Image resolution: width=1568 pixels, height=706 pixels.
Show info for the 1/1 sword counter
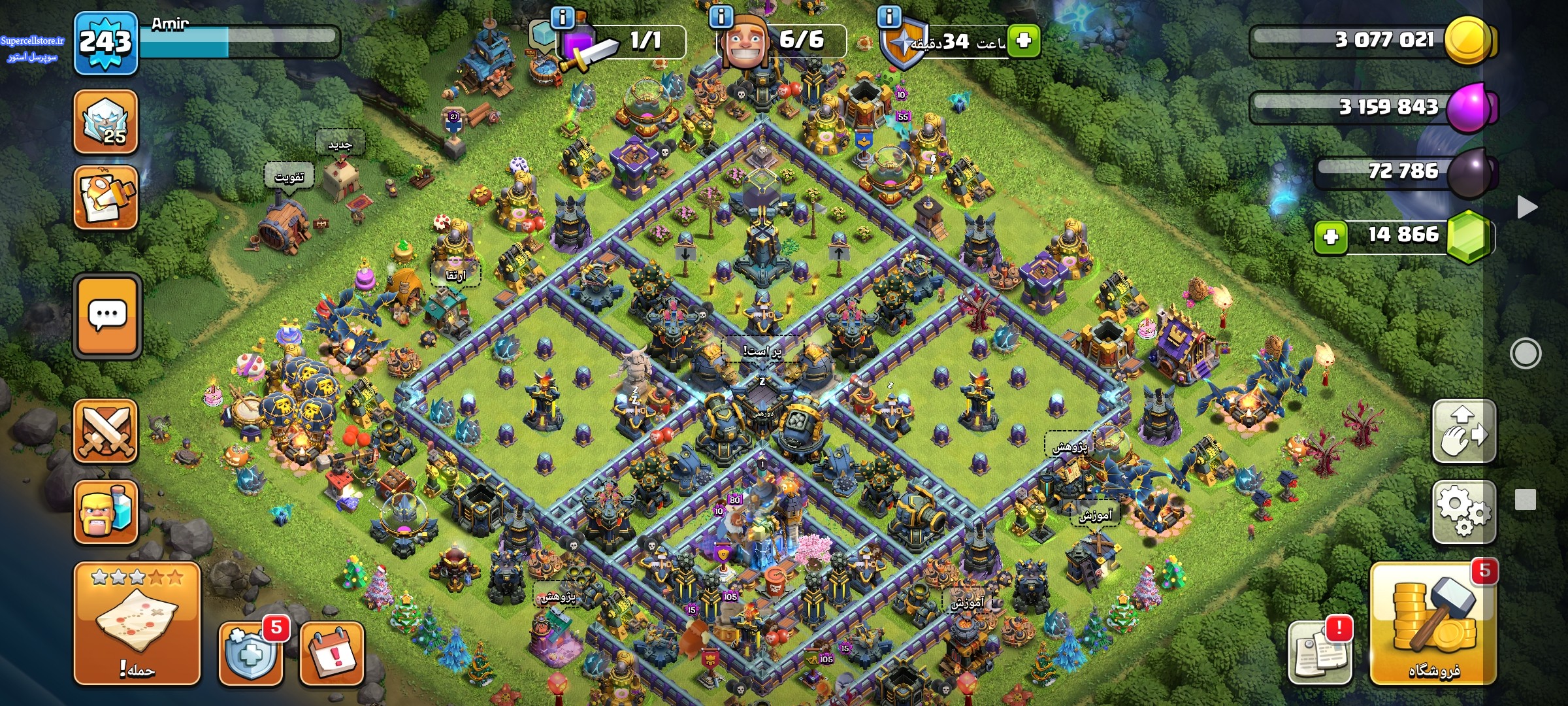click(563, 16)
